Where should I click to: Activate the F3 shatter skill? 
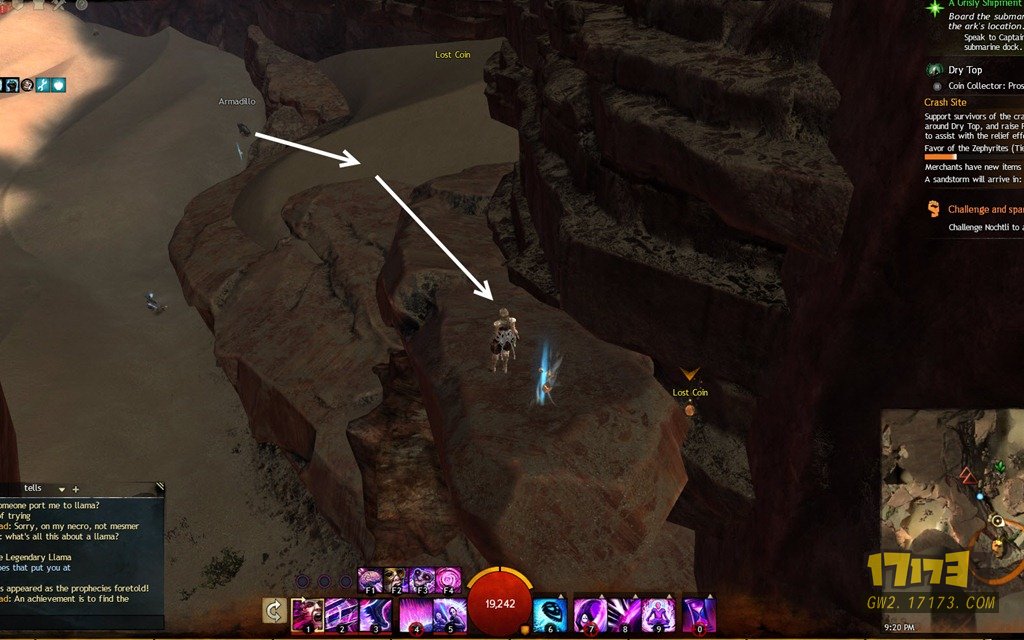(421, 579)
